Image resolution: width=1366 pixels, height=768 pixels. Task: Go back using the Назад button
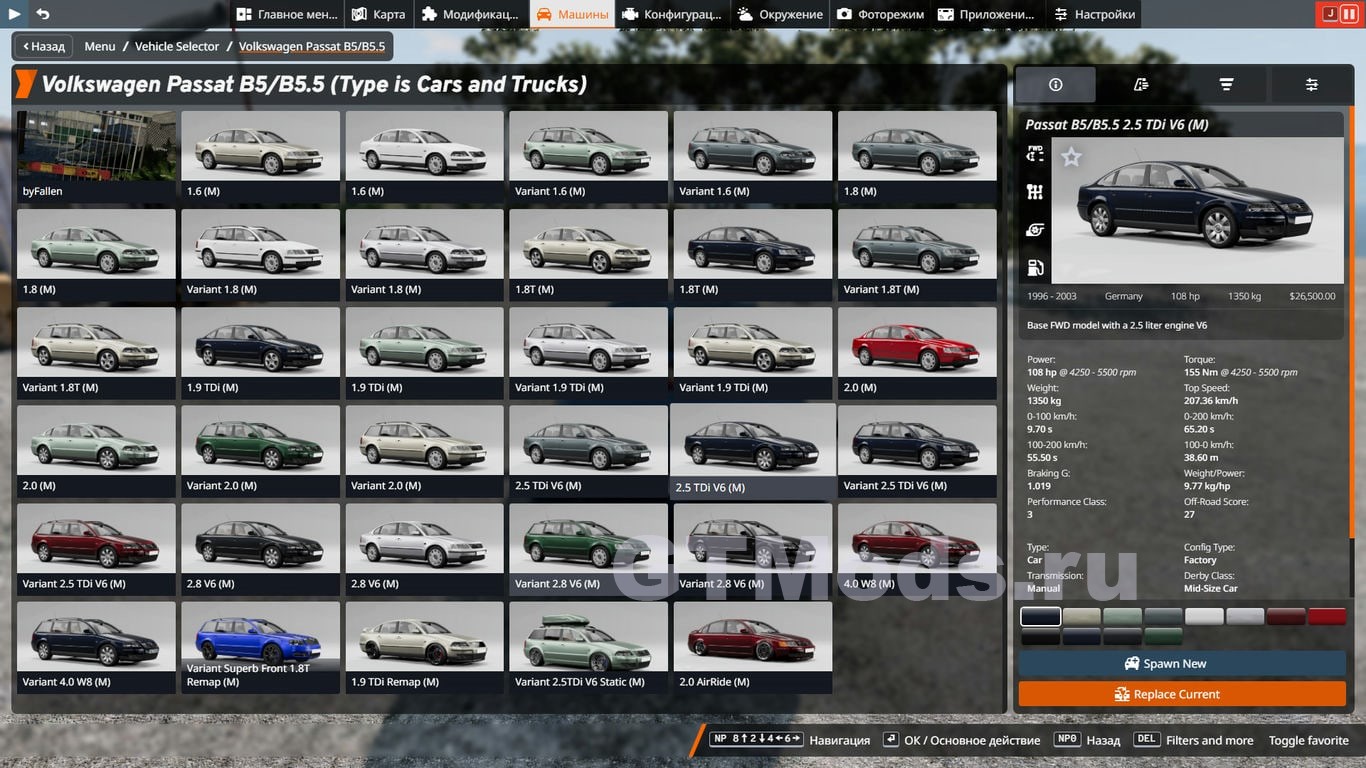[42, 46]
